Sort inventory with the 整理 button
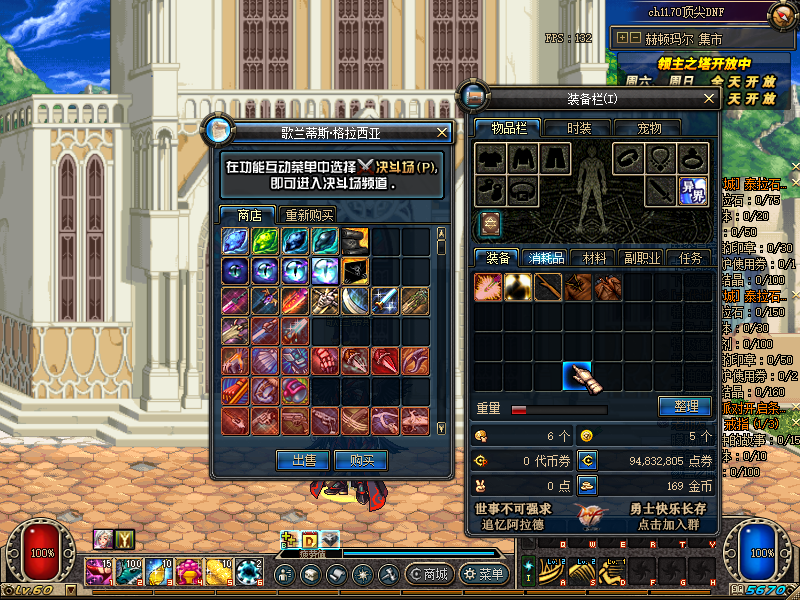Screen dimensions: 800x600 684,407
